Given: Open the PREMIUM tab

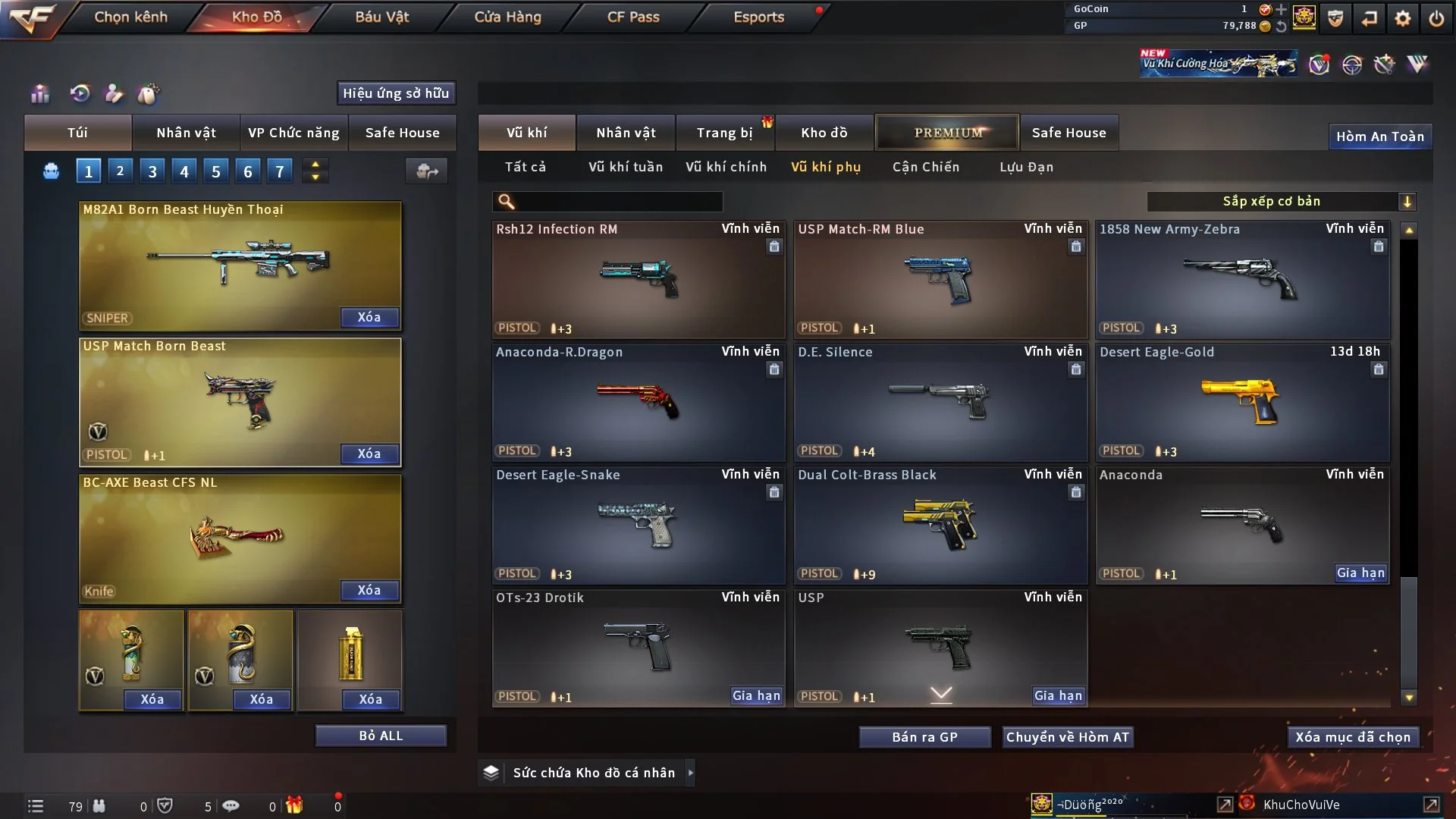Looking at the screenshot, I should pos(947,133).
